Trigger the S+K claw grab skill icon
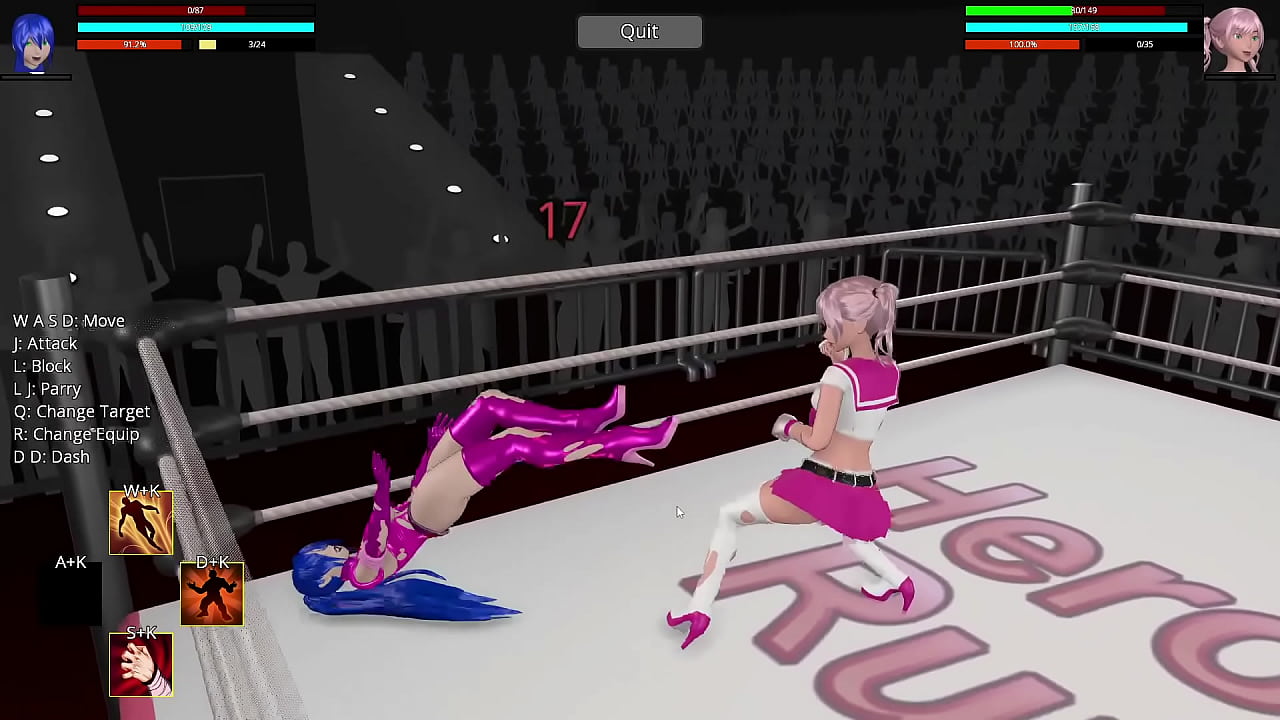The width and height of the screenshot is (1280, 720). pos(140,663)
